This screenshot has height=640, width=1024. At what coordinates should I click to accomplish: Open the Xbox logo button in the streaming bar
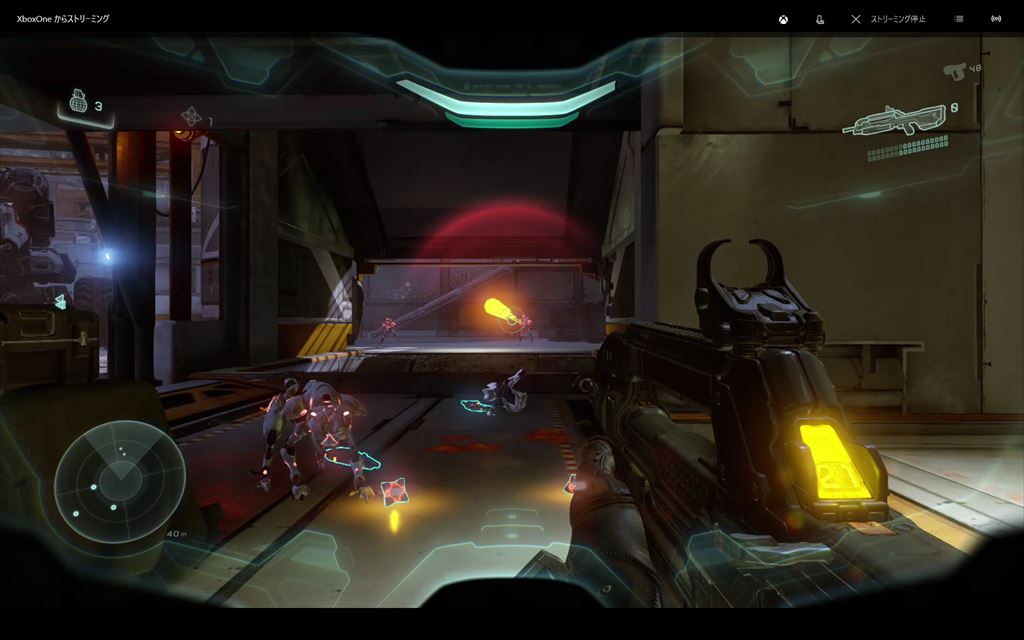[785, 19]
